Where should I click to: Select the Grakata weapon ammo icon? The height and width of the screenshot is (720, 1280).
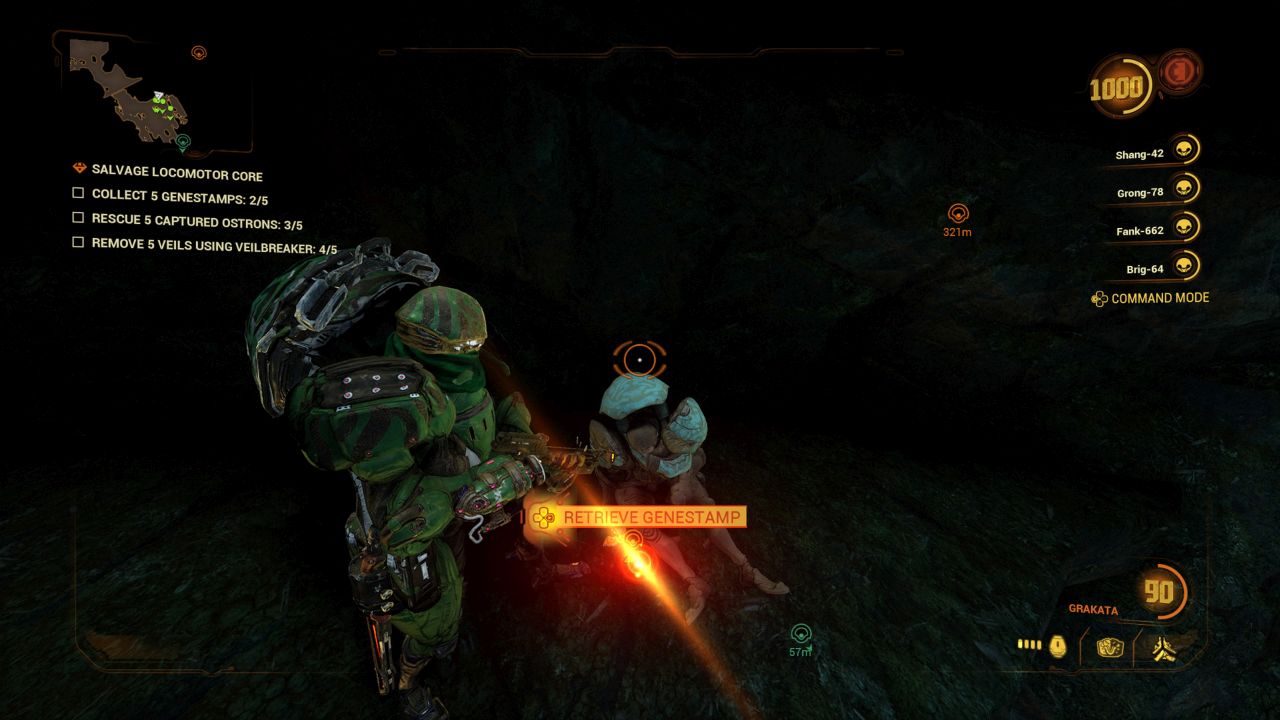[x=1030, y=646]
